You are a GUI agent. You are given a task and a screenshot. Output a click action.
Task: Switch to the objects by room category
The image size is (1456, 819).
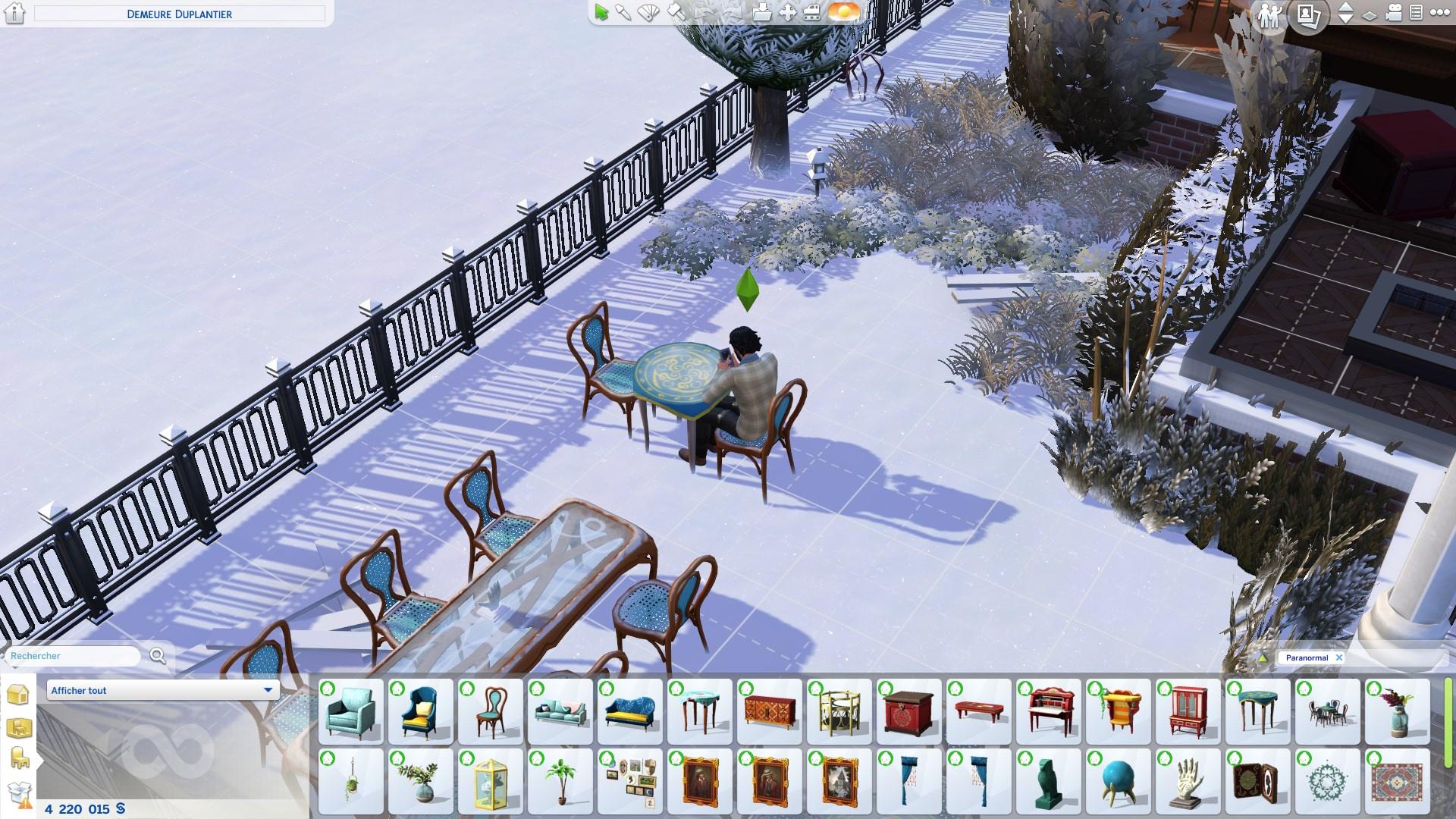(x=19, y=726)
